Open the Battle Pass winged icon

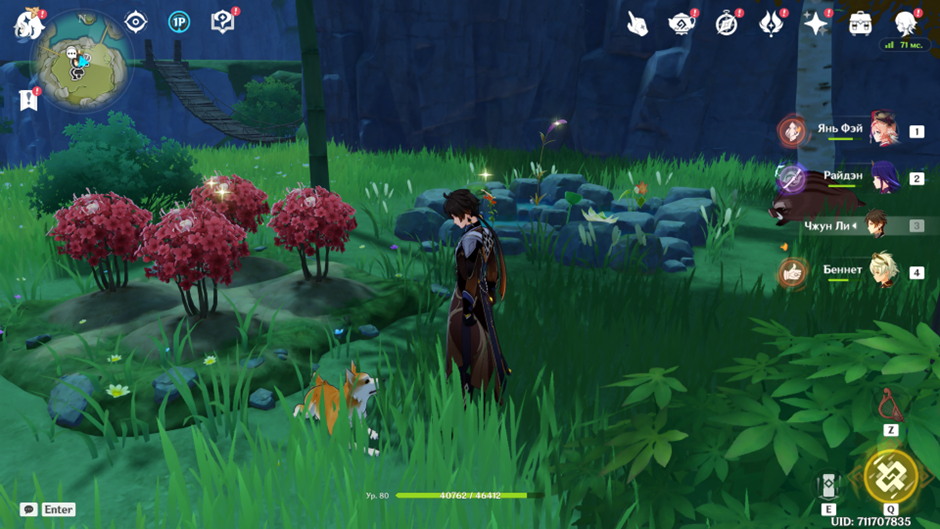771,23
